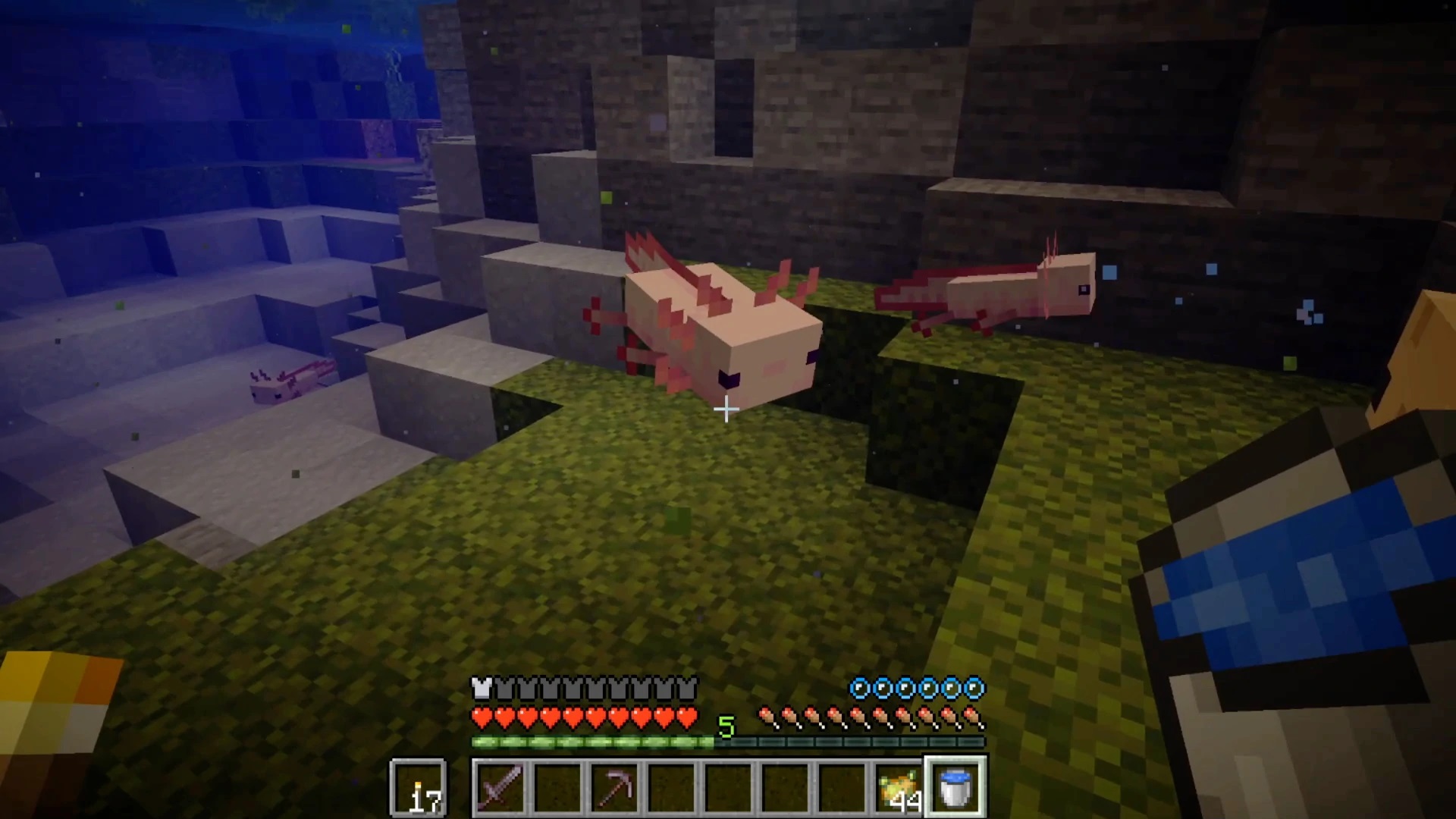Click the tropical fish bucket stack of 44
This screenshot has height=819, width=1456.
(x=898, y=787)
